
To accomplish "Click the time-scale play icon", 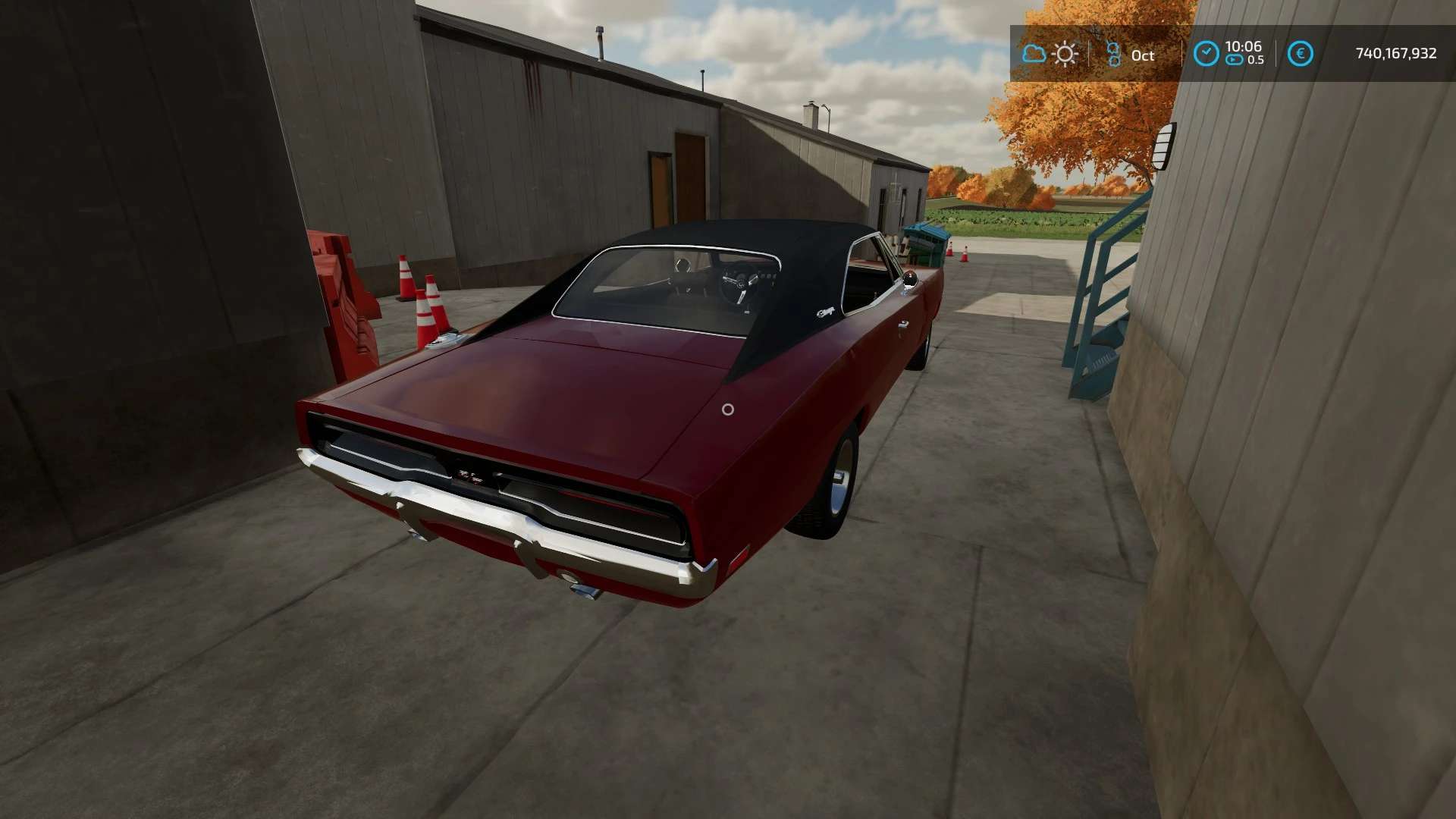I will click(1235, 60).
